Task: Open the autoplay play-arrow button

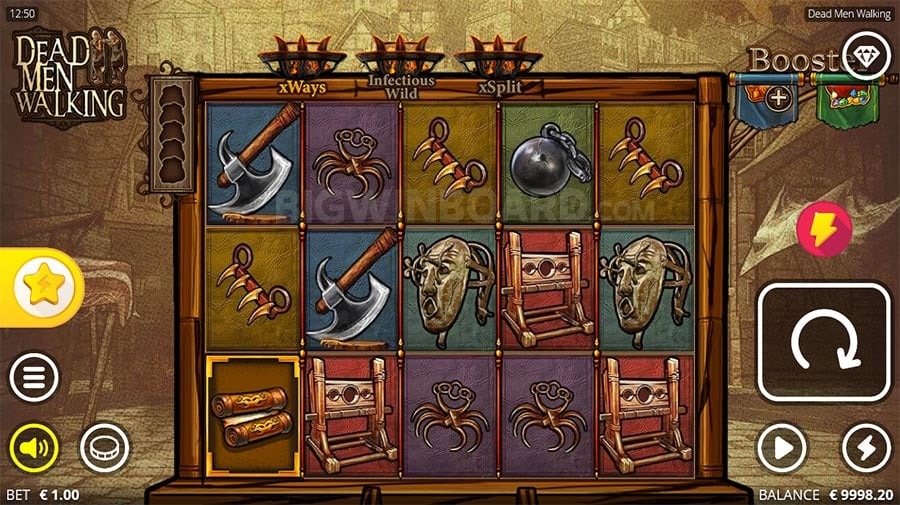Action: click(x=781, y=447)
